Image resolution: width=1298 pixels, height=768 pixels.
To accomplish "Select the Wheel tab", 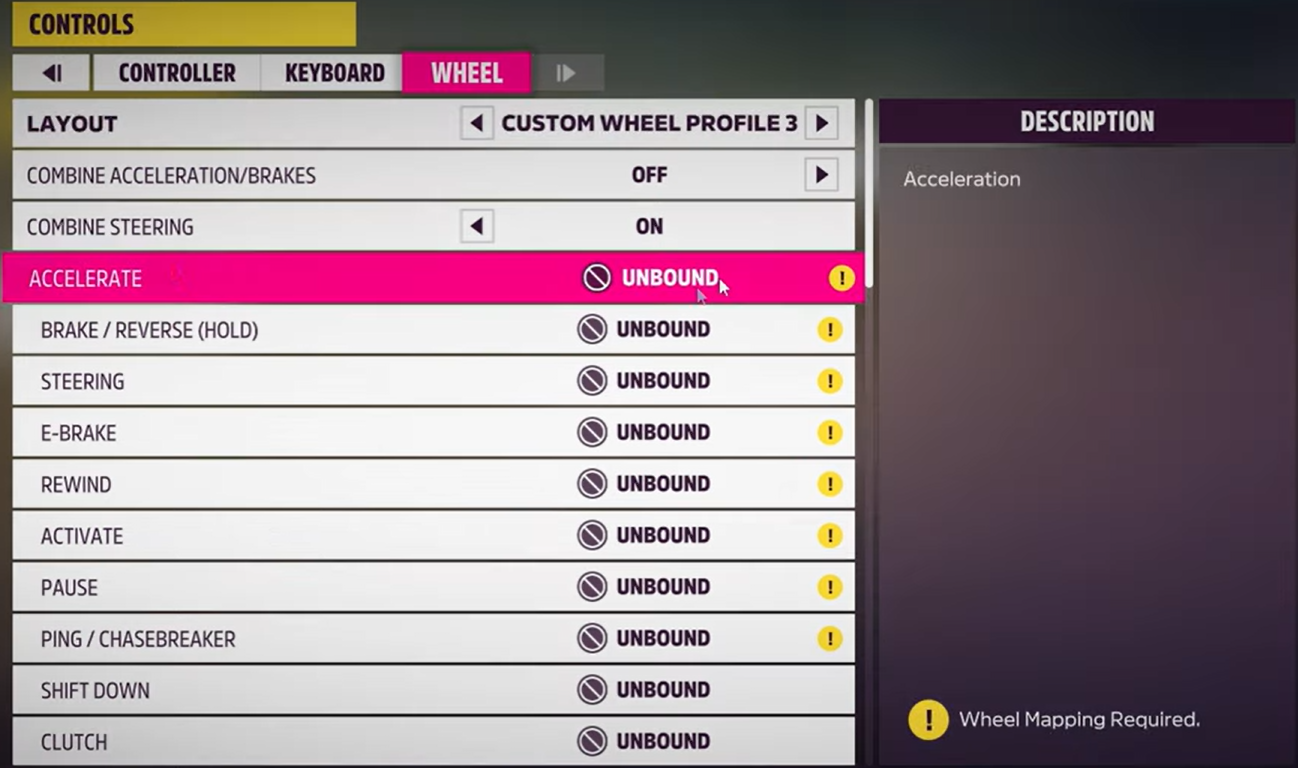I will point(466,73).
